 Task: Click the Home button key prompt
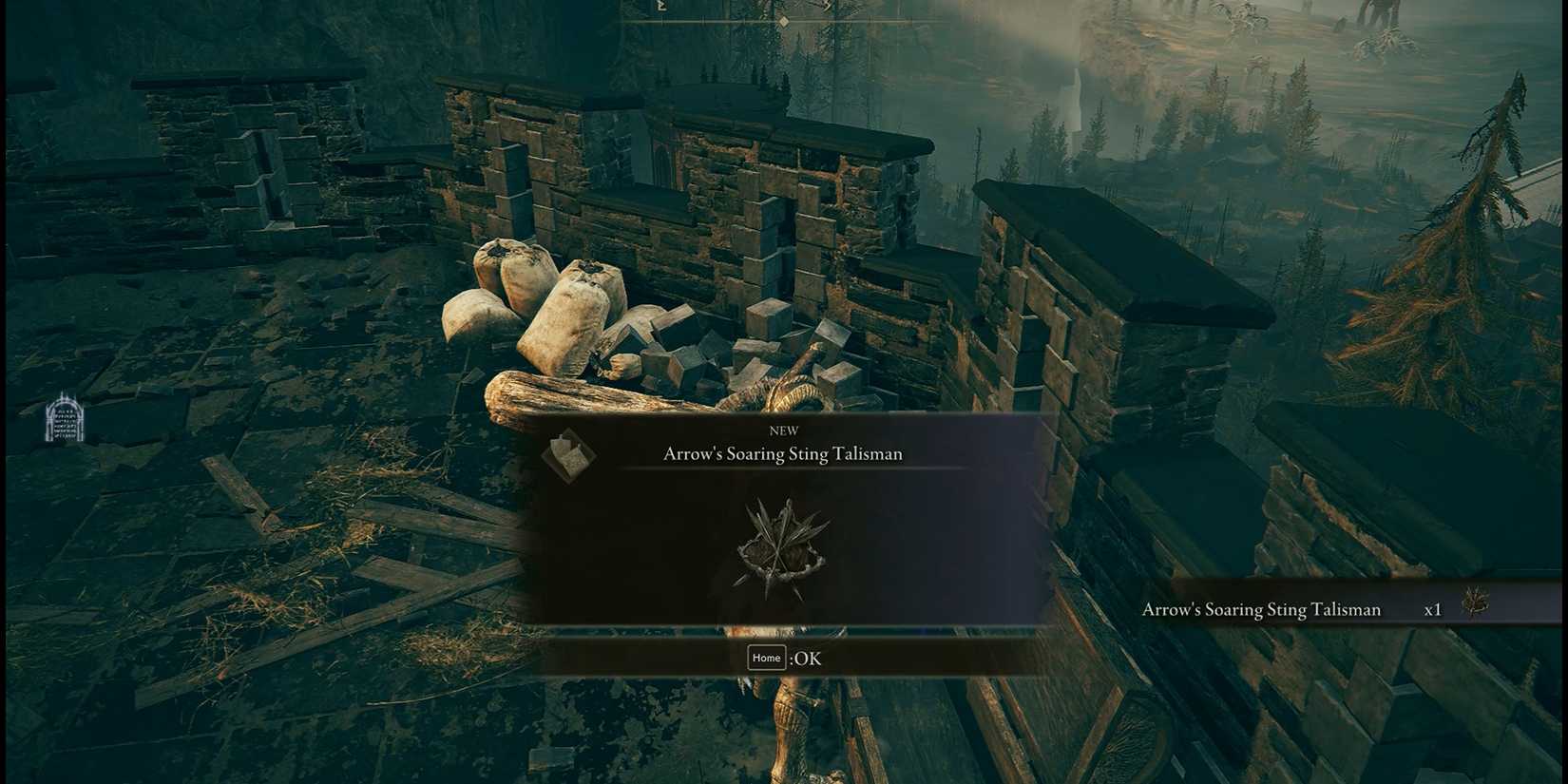point(766,658)
